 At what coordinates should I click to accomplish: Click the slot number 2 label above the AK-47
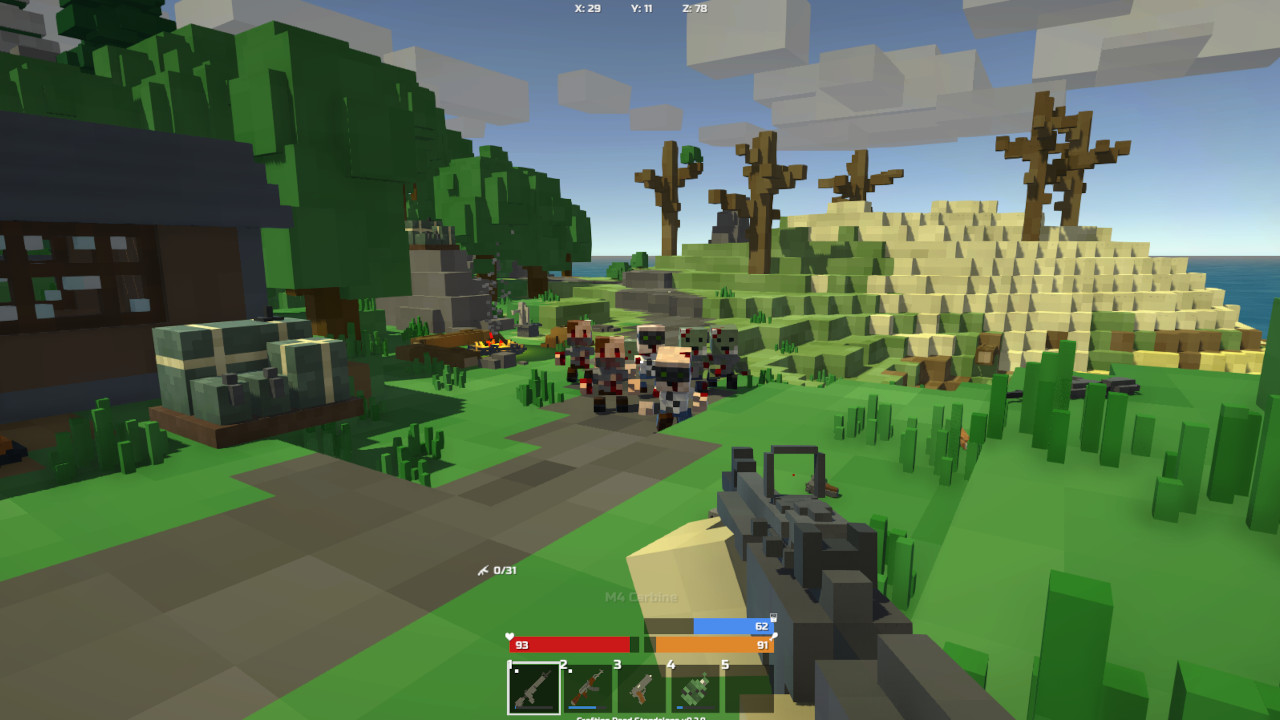562,664
